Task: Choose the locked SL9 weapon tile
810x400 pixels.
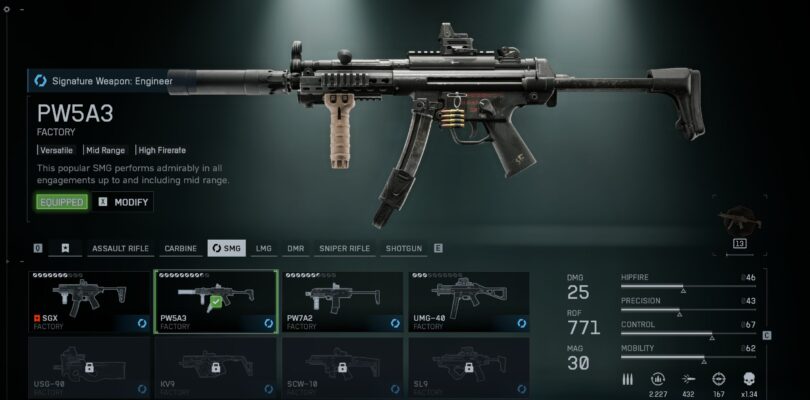Action: click(468, 367)
